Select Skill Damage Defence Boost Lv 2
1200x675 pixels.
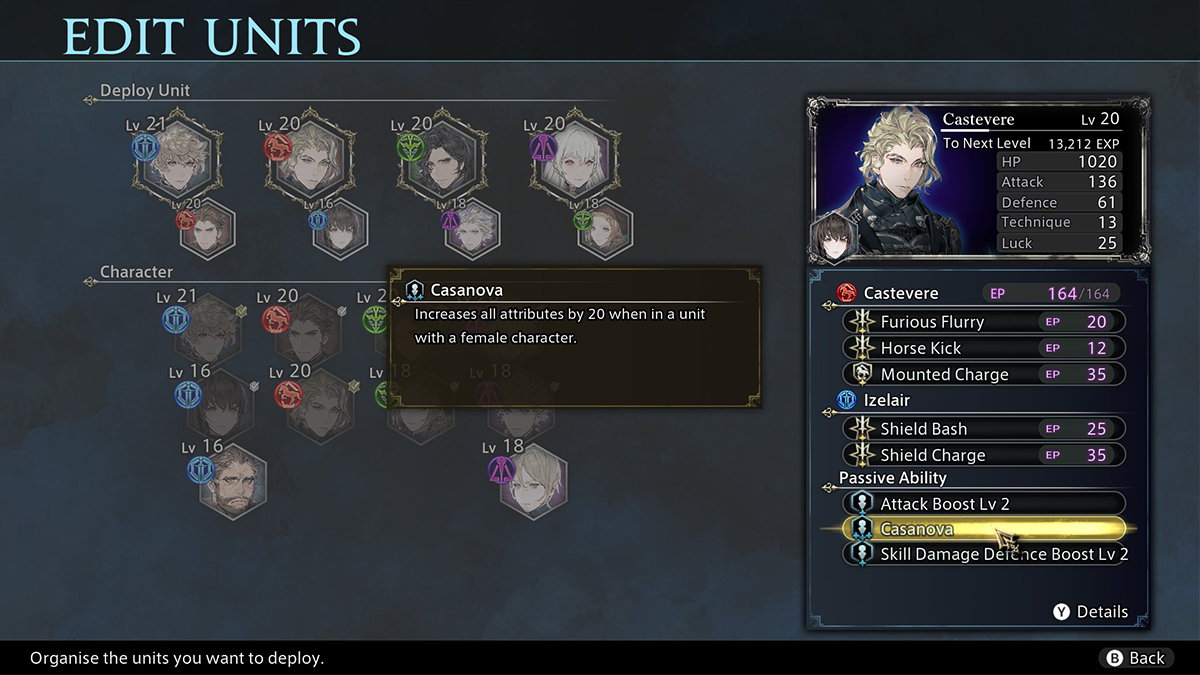coord(984,554)
